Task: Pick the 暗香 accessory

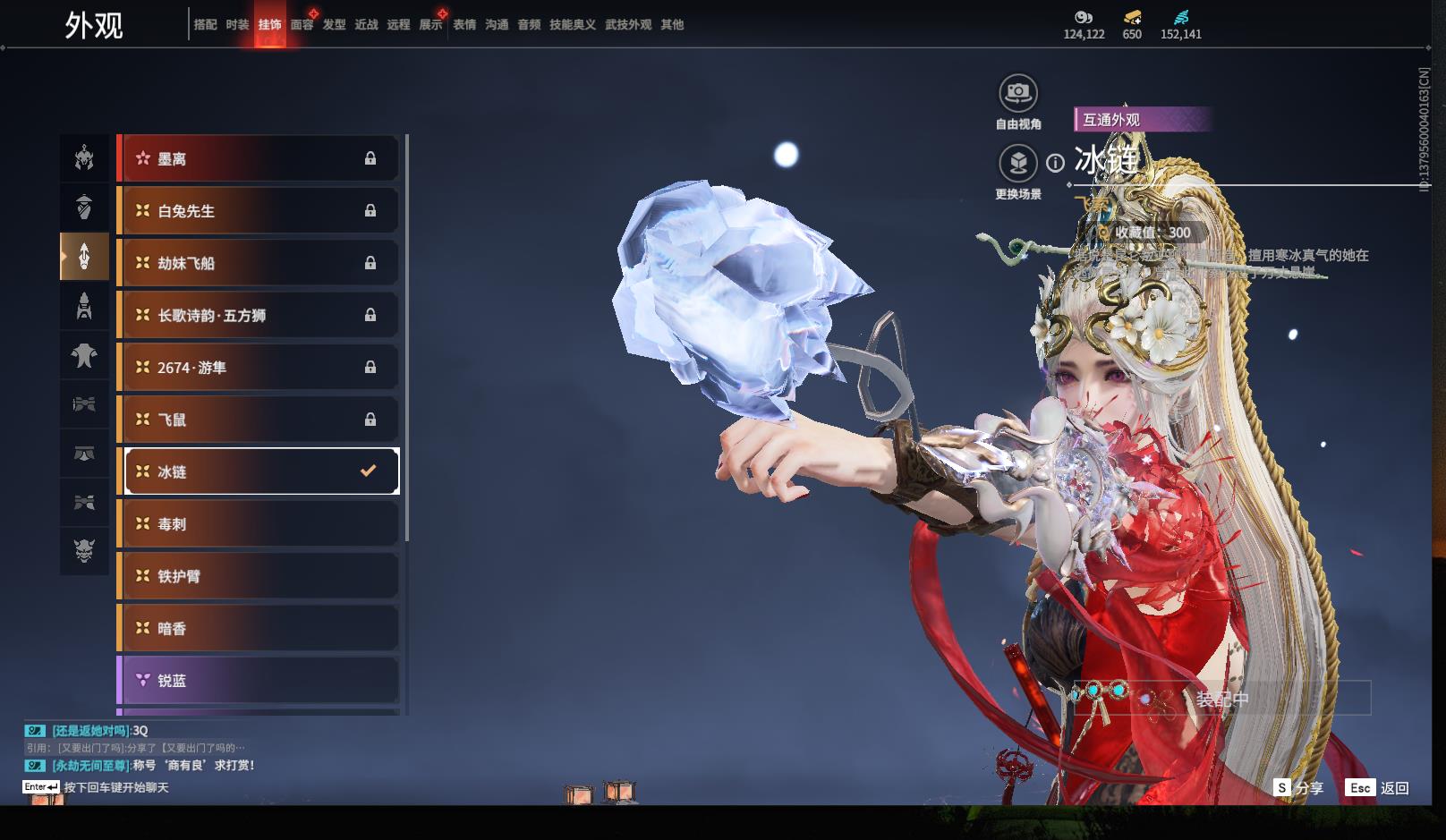Action: click(259, 629)
